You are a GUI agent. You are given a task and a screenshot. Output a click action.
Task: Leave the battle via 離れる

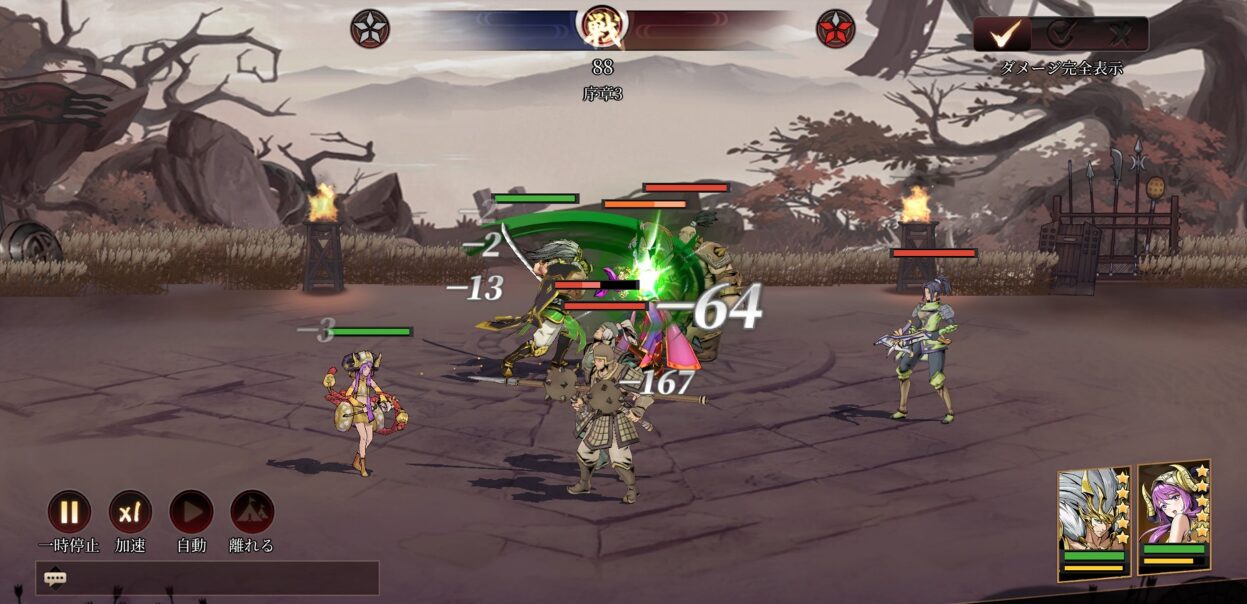tap(252, 512)
